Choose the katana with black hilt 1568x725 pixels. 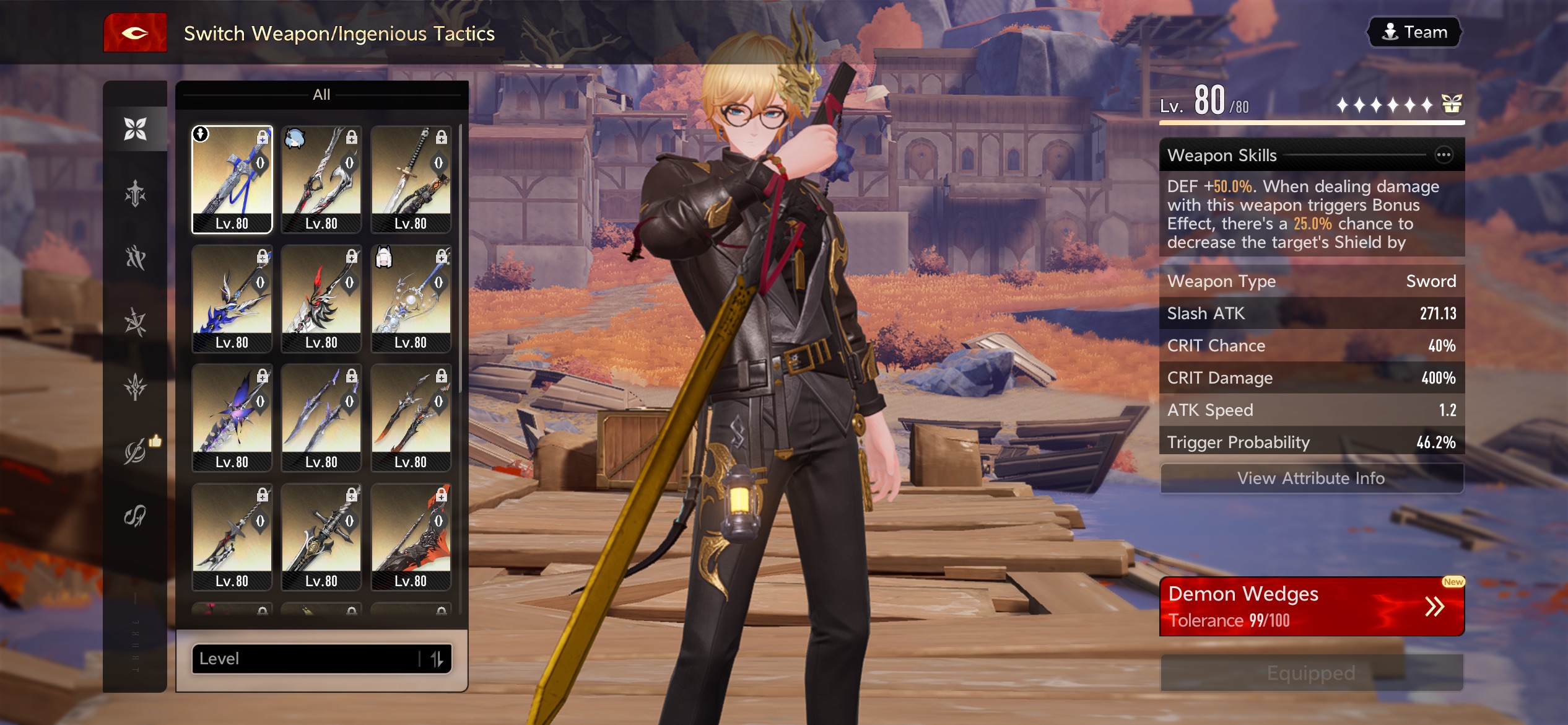[x=411, y=179]
